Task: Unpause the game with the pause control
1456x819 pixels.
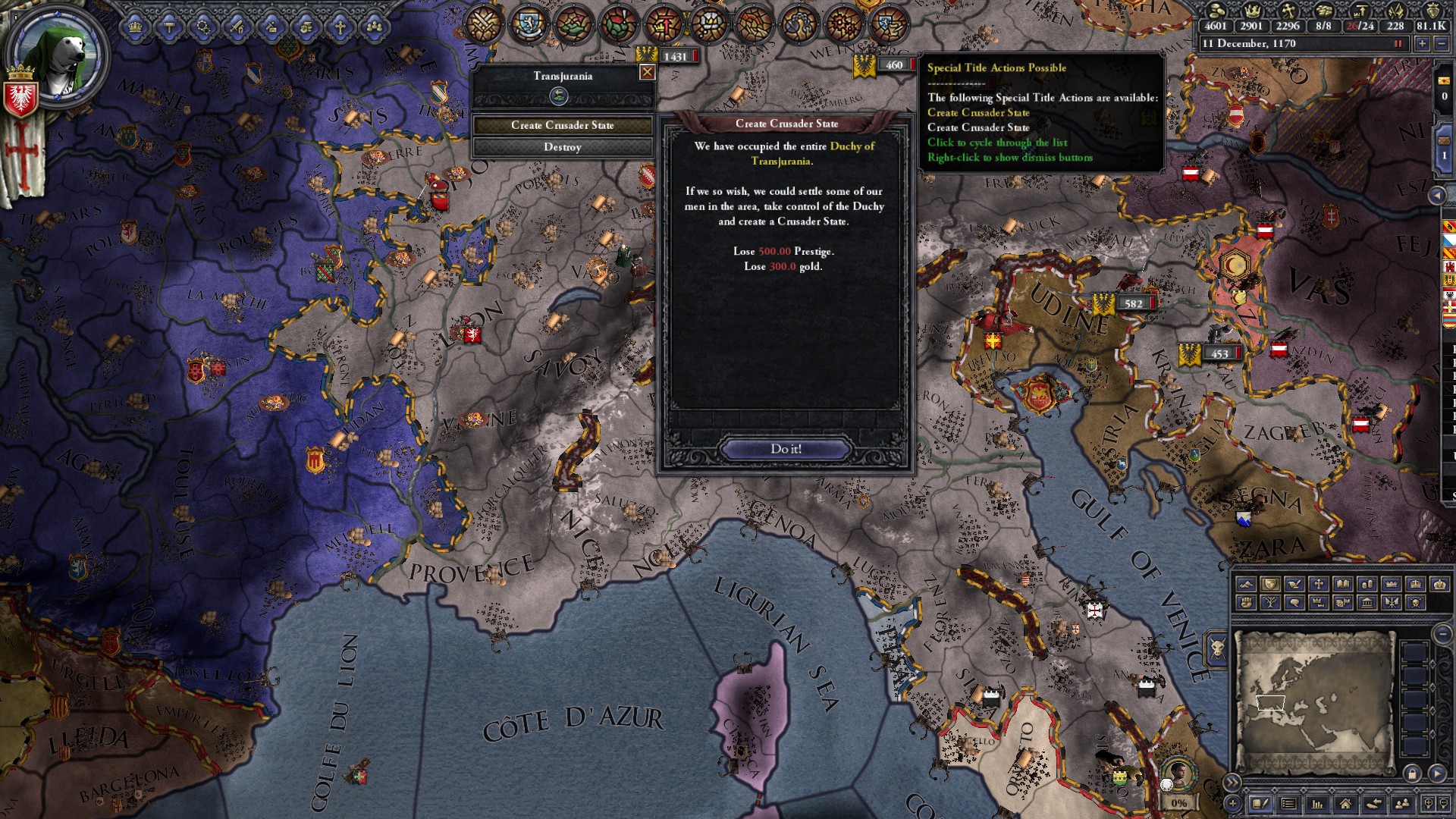Action: 1398,43
